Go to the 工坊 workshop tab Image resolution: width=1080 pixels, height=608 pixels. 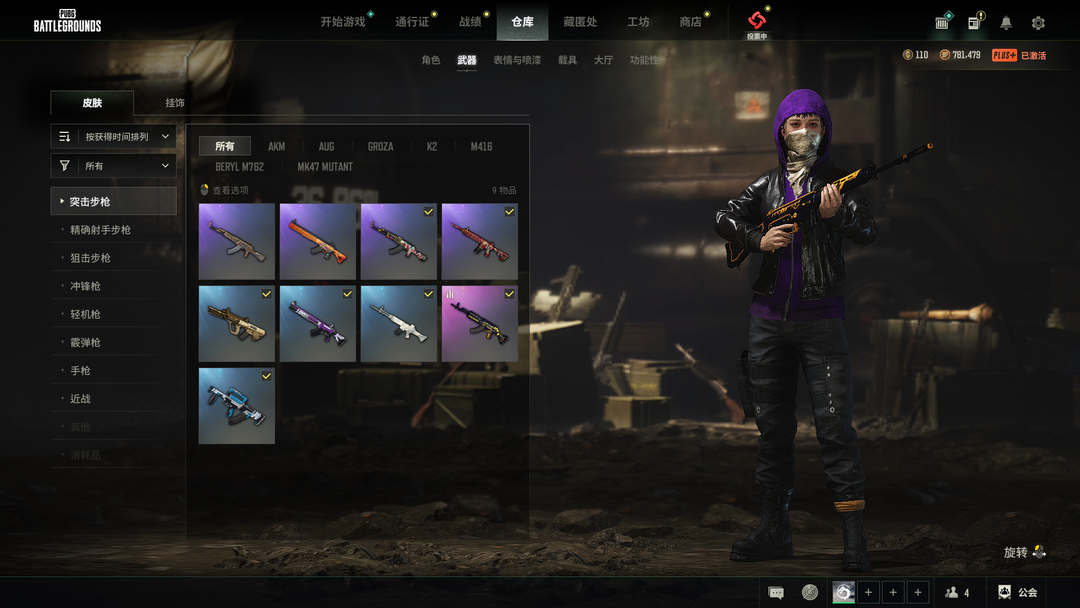[638, 22]
